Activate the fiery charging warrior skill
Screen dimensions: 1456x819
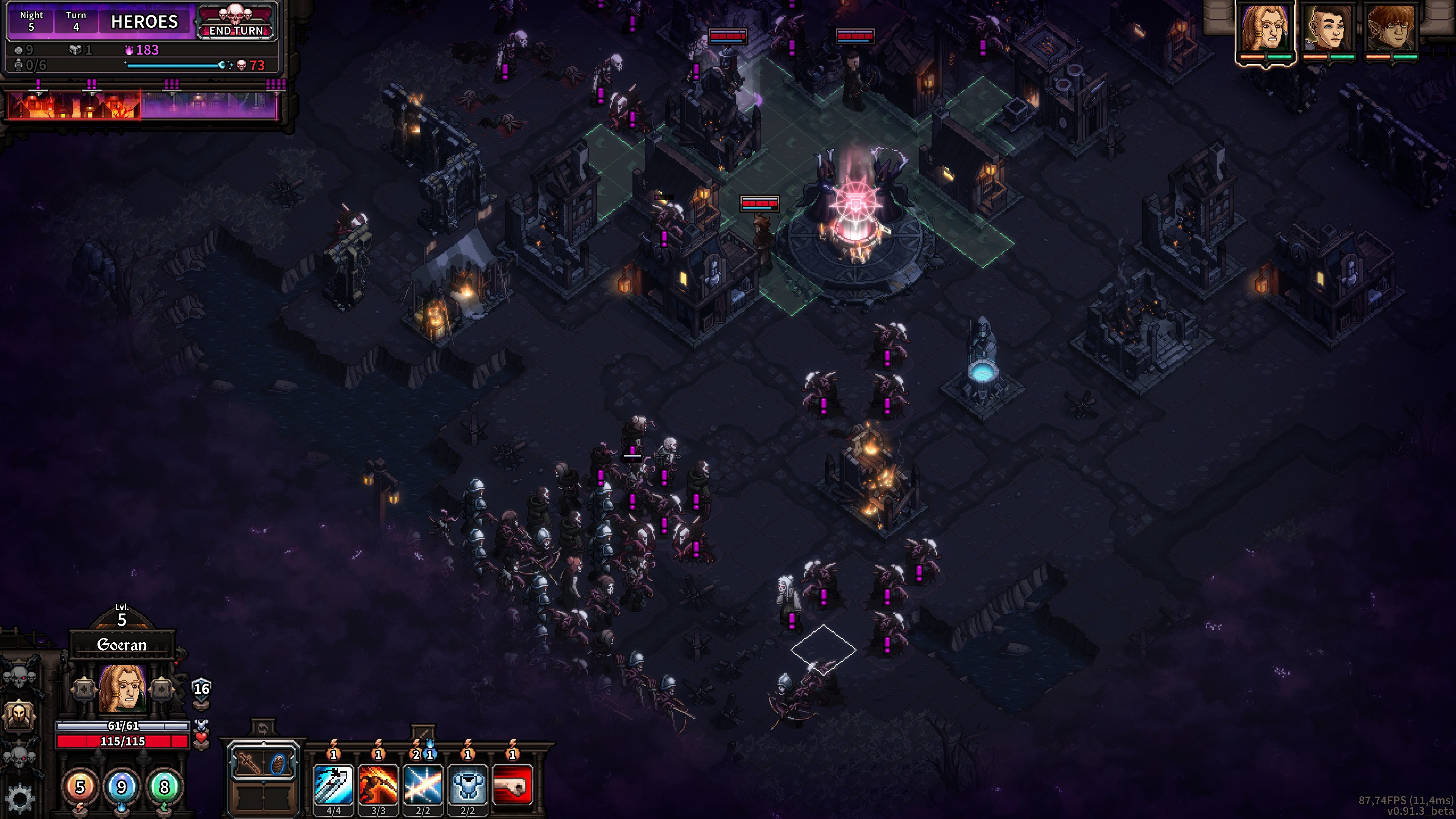click(x=378, y=784)
